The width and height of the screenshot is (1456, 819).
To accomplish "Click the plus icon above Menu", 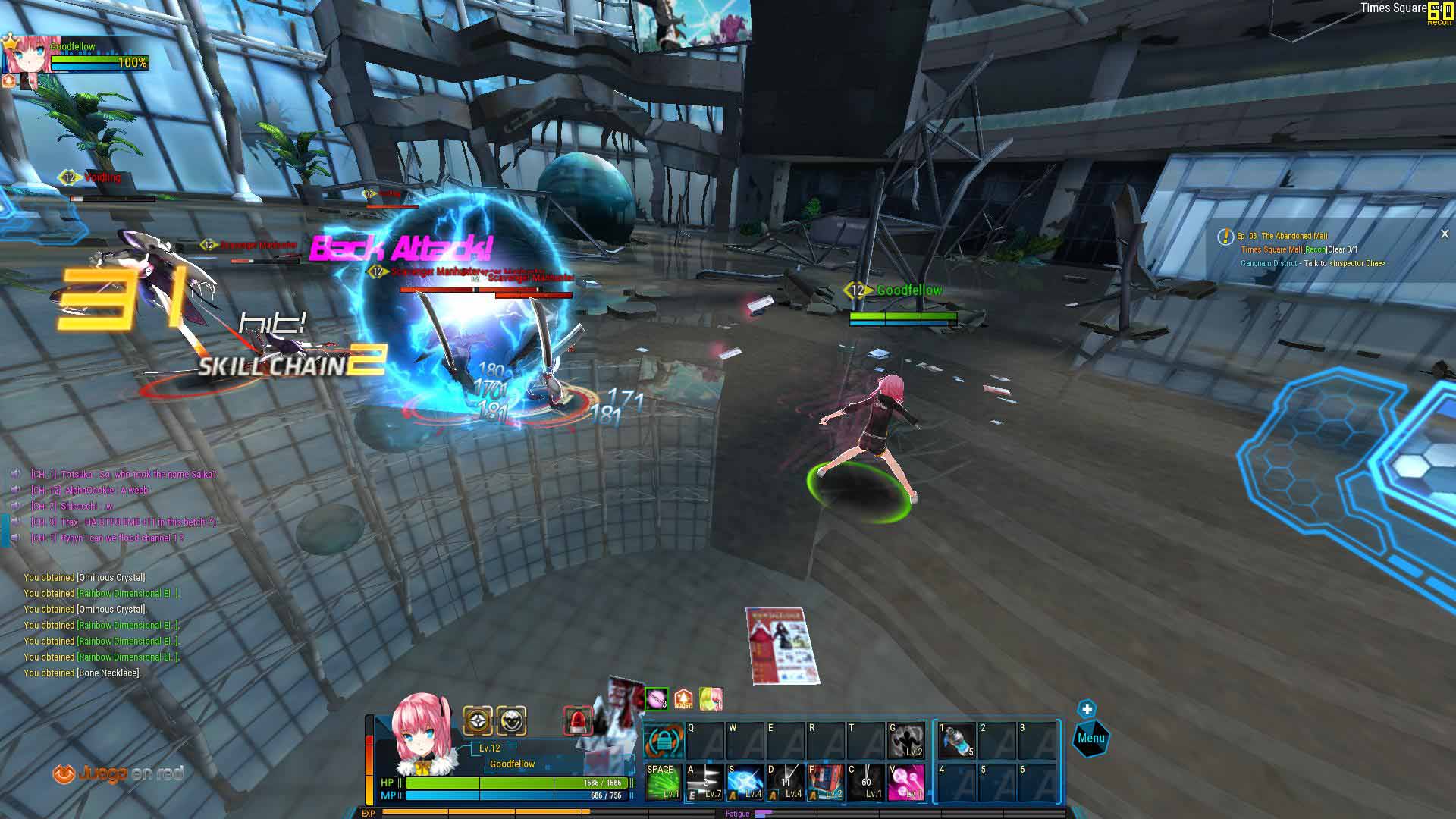I will [x=1087, y=709].
